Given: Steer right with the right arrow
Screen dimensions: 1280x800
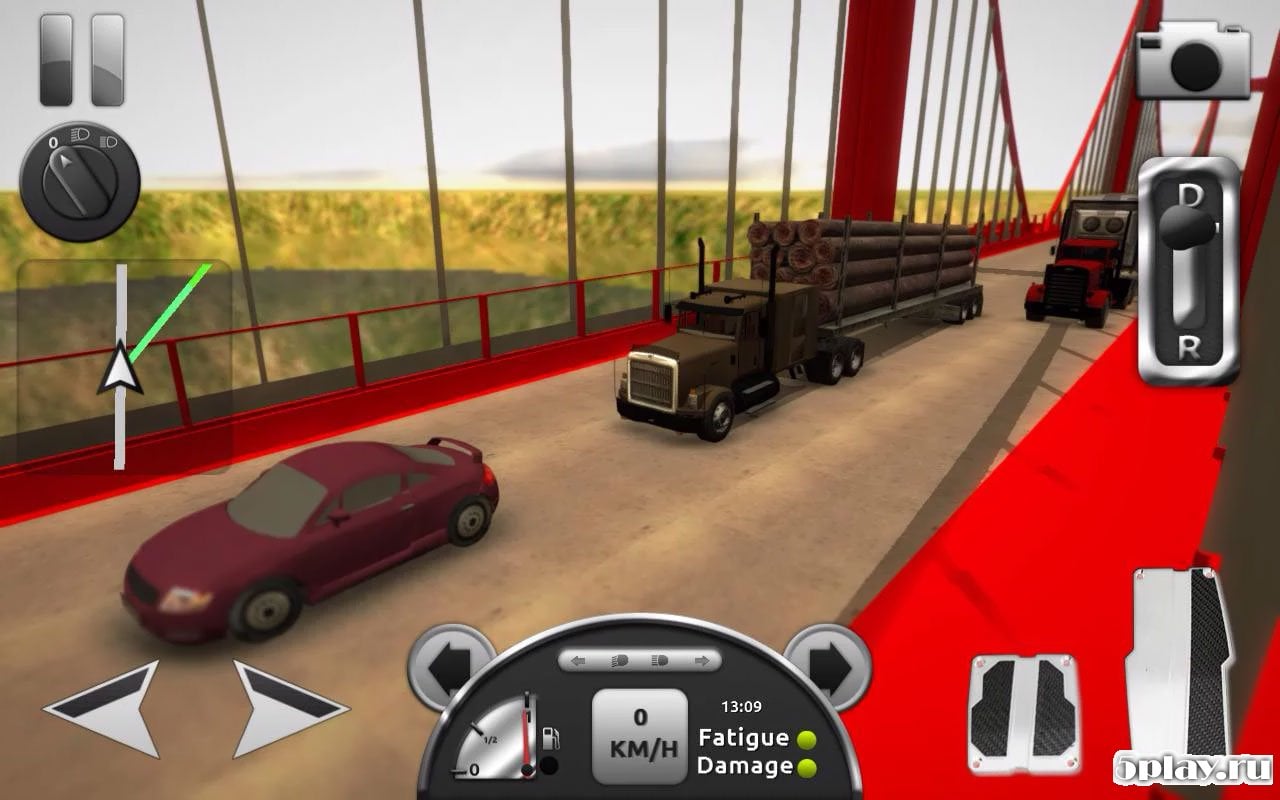Looking at the screenshot, I should click(284, 707).
